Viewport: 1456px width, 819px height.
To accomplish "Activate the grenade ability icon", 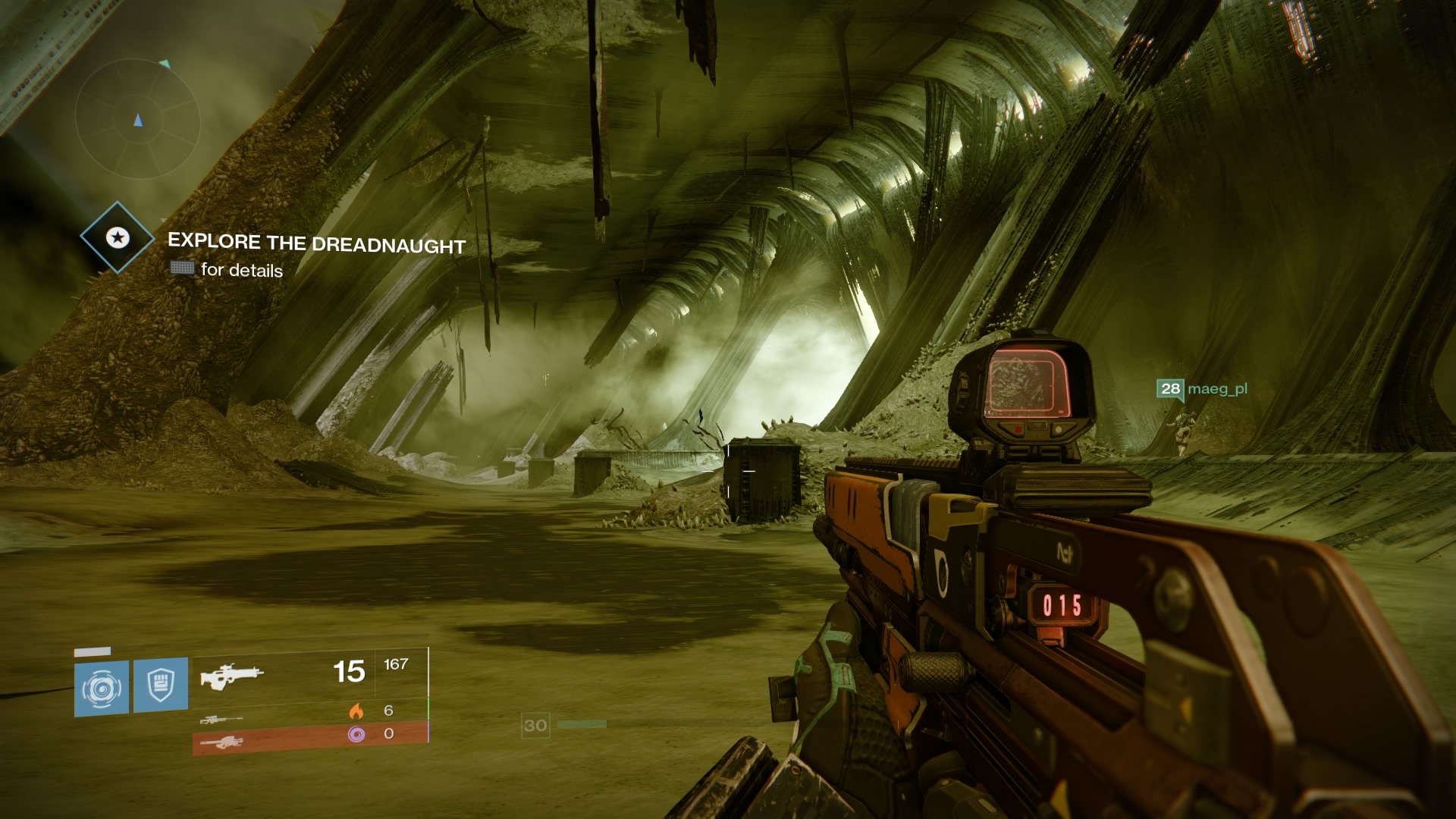I will (x=102, y=689).
